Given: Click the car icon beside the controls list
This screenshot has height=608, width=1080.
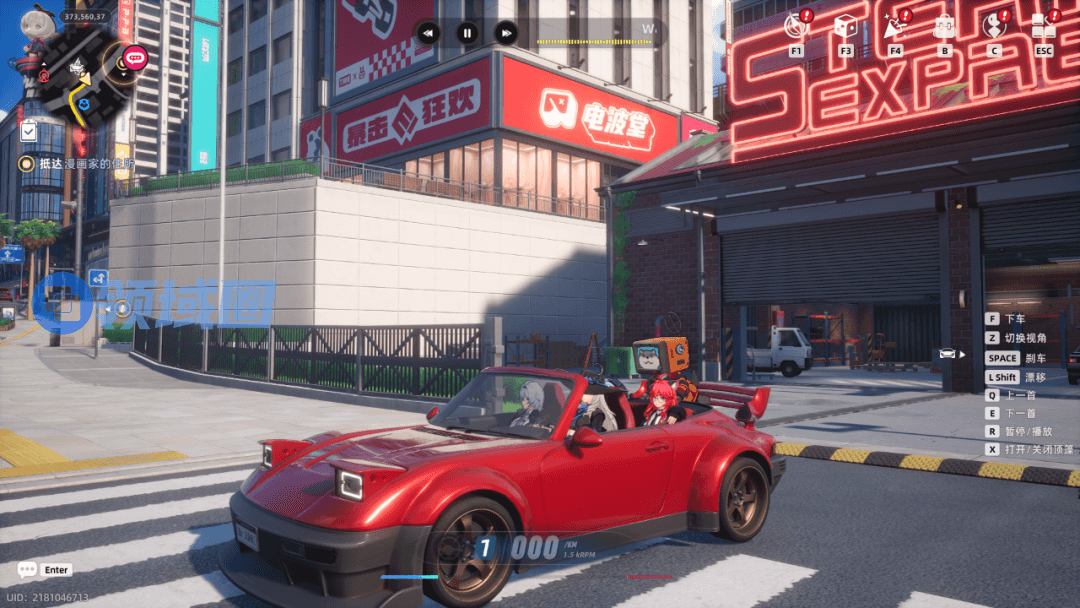Looking at the screenshot, I should pos(947,353).
